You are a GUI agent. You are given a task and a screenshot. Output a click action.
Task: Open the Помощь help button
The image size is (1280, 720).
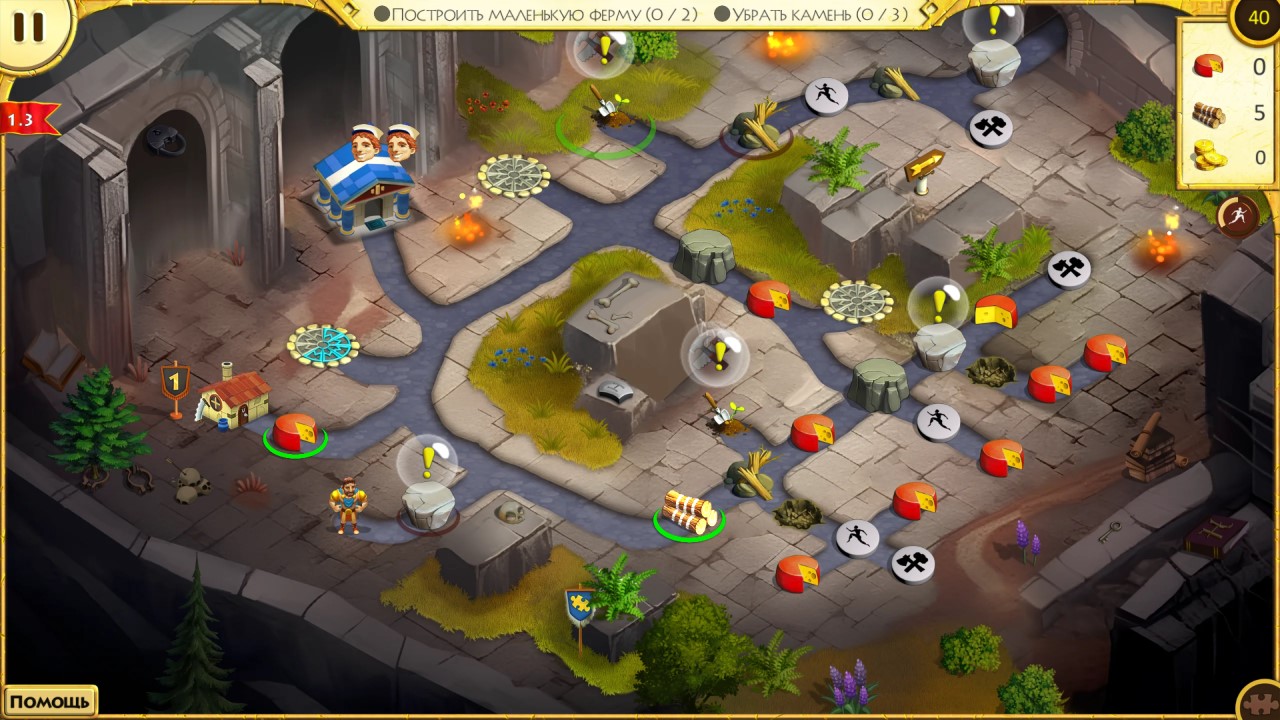[x=50, y=701]
